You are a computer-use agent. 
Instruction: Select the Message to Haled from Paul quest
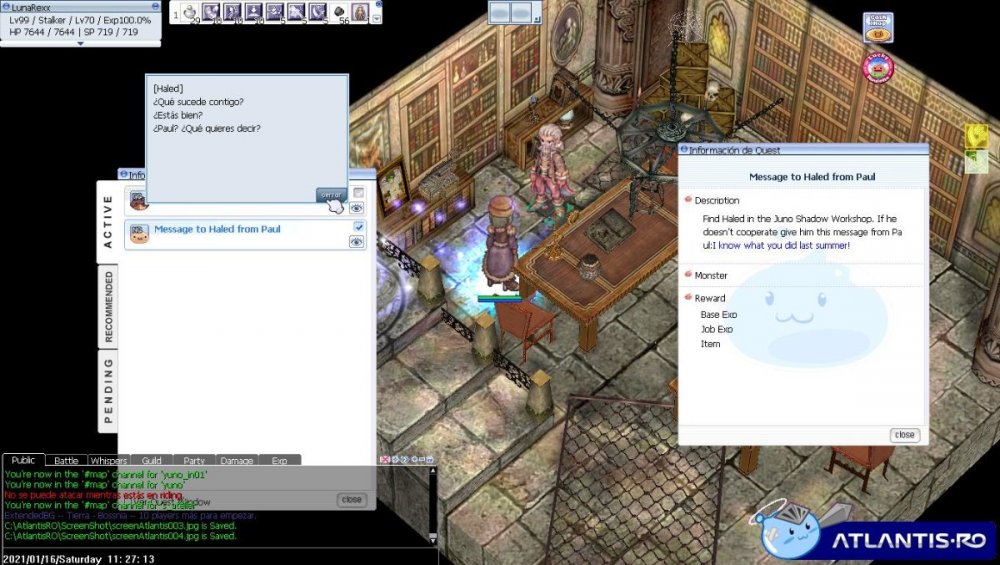(x=217, y=230)
